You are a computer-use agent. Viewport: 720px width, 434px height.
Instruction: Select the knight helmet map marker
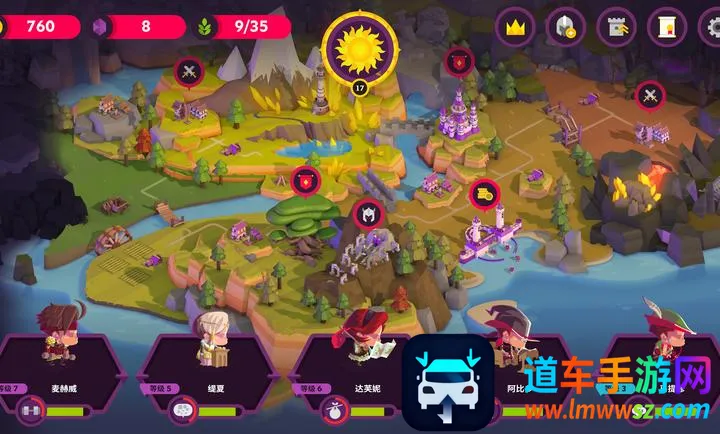tap(366, 213)
